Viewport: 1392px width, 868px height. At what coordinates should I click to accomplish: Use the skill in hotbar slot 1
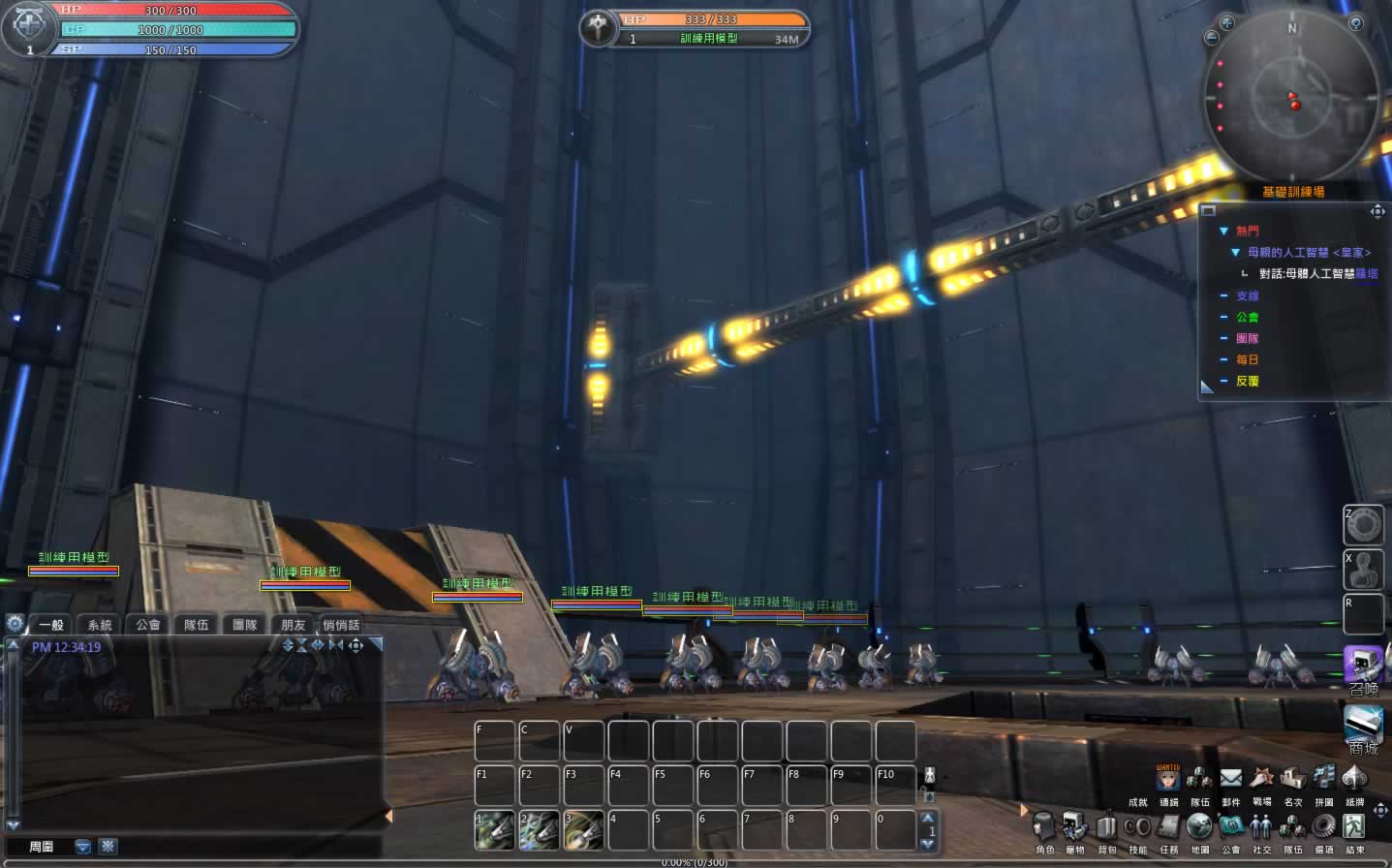pyautogui.click(x=494, y=830)
